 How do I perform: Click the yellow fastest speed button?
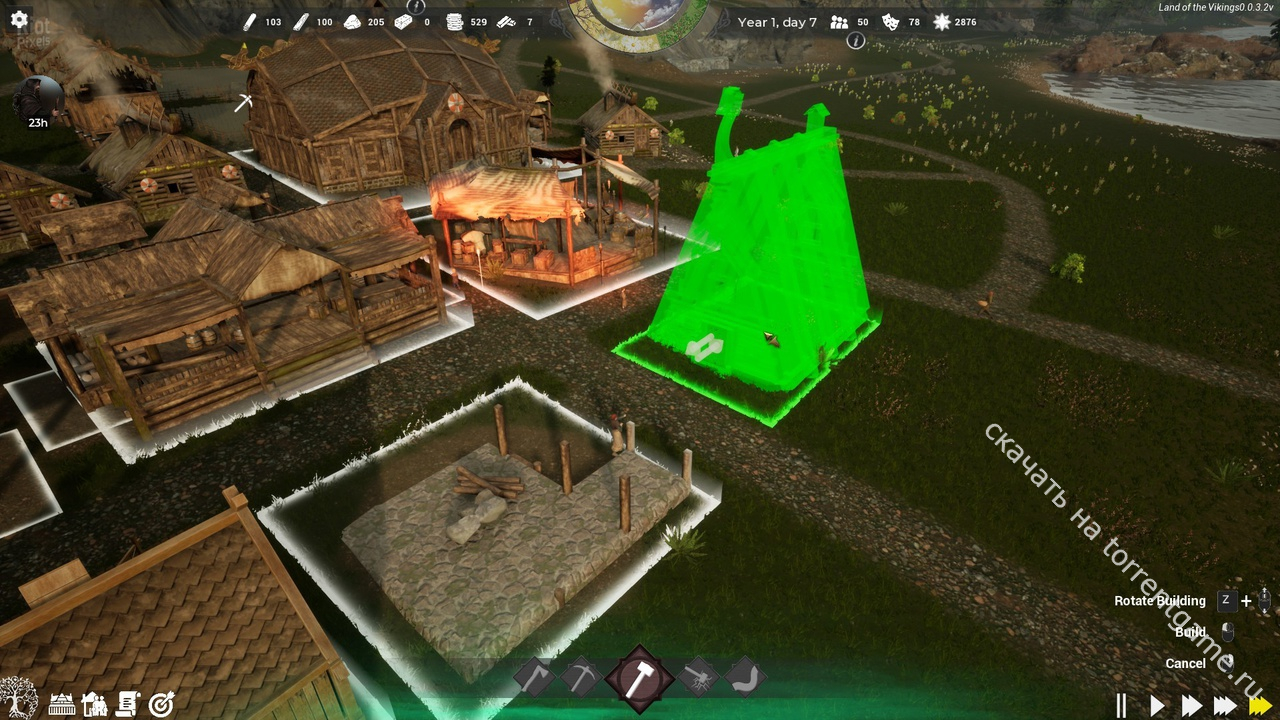(x=1260, y=705)
